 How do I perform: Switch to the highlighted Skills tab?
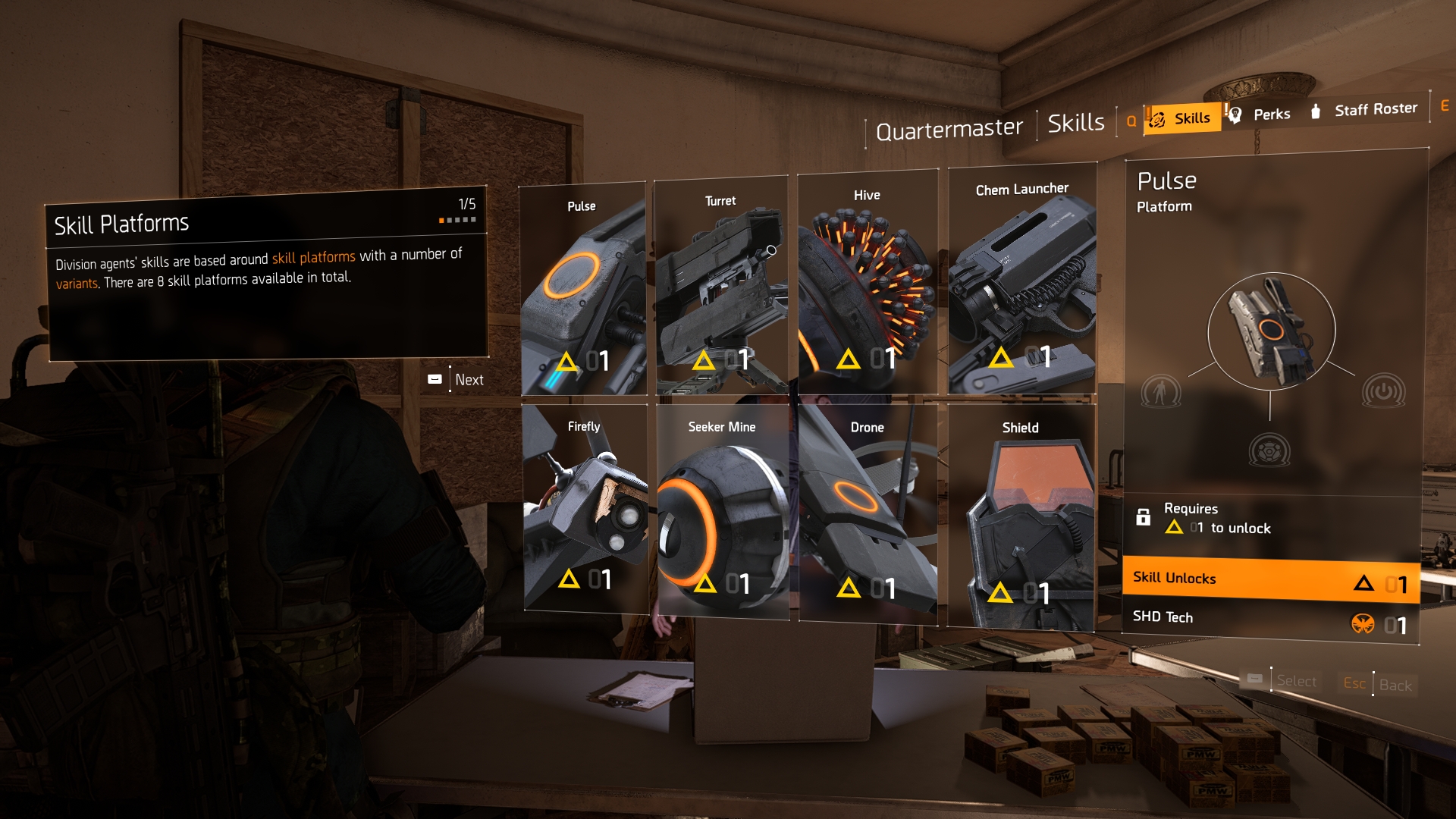click(1183, 118)
